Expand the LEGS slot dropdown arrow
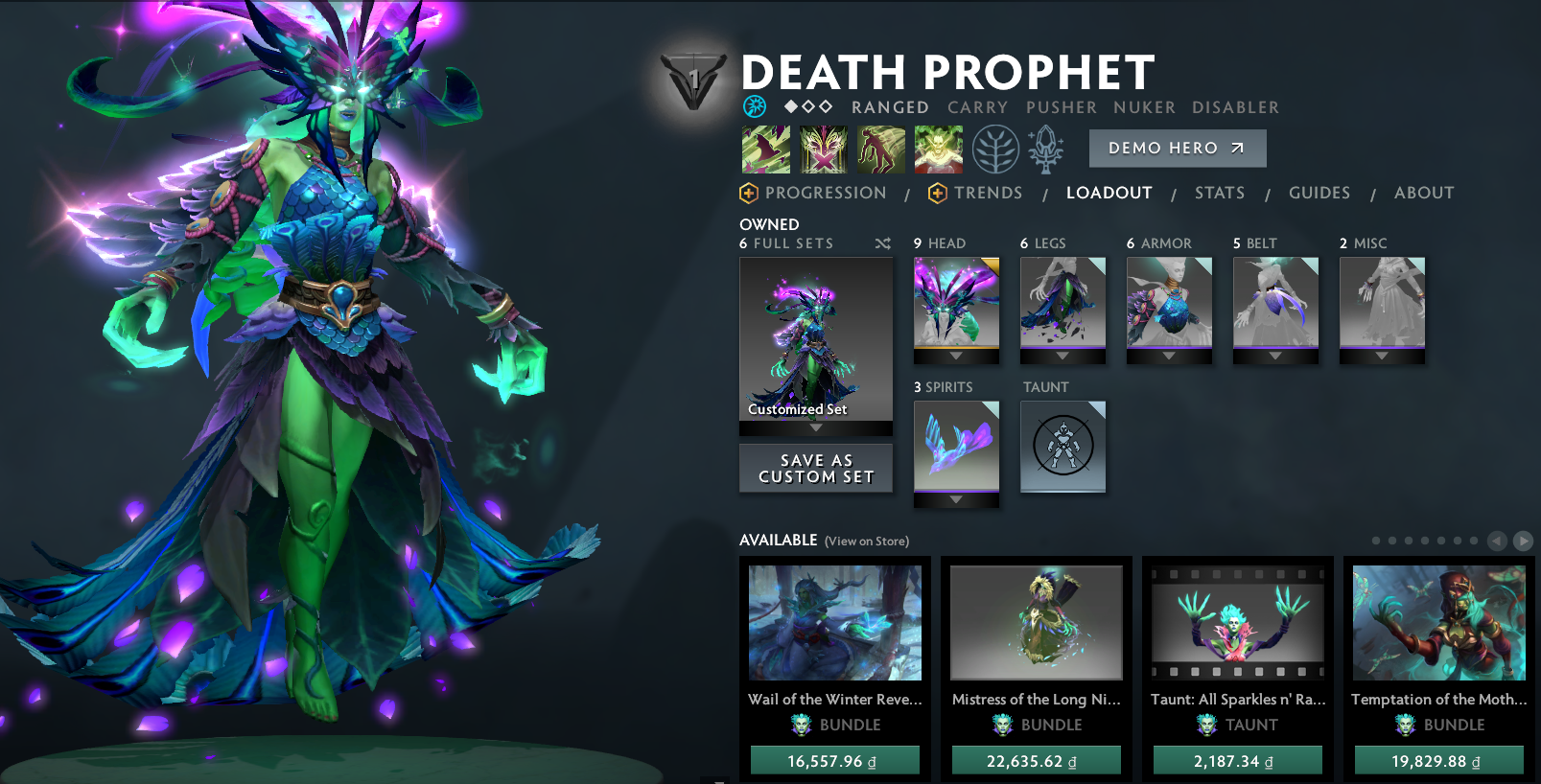 point(1062,357)
